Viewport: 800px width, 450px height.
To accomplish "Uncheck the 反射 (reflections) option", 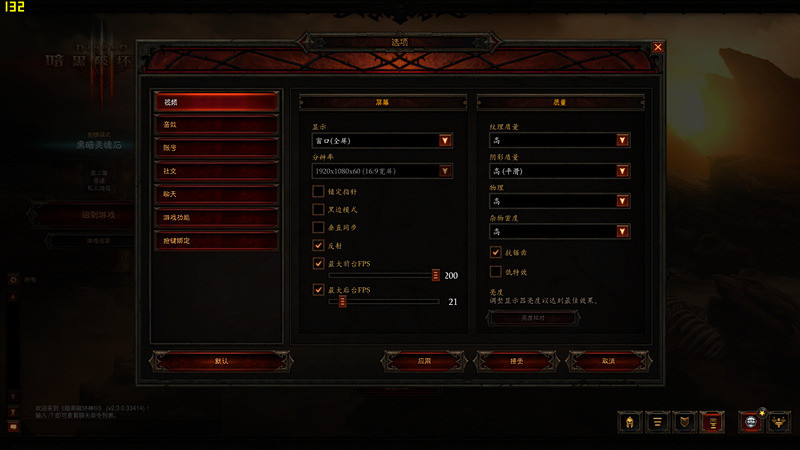I will coord(318,245).
